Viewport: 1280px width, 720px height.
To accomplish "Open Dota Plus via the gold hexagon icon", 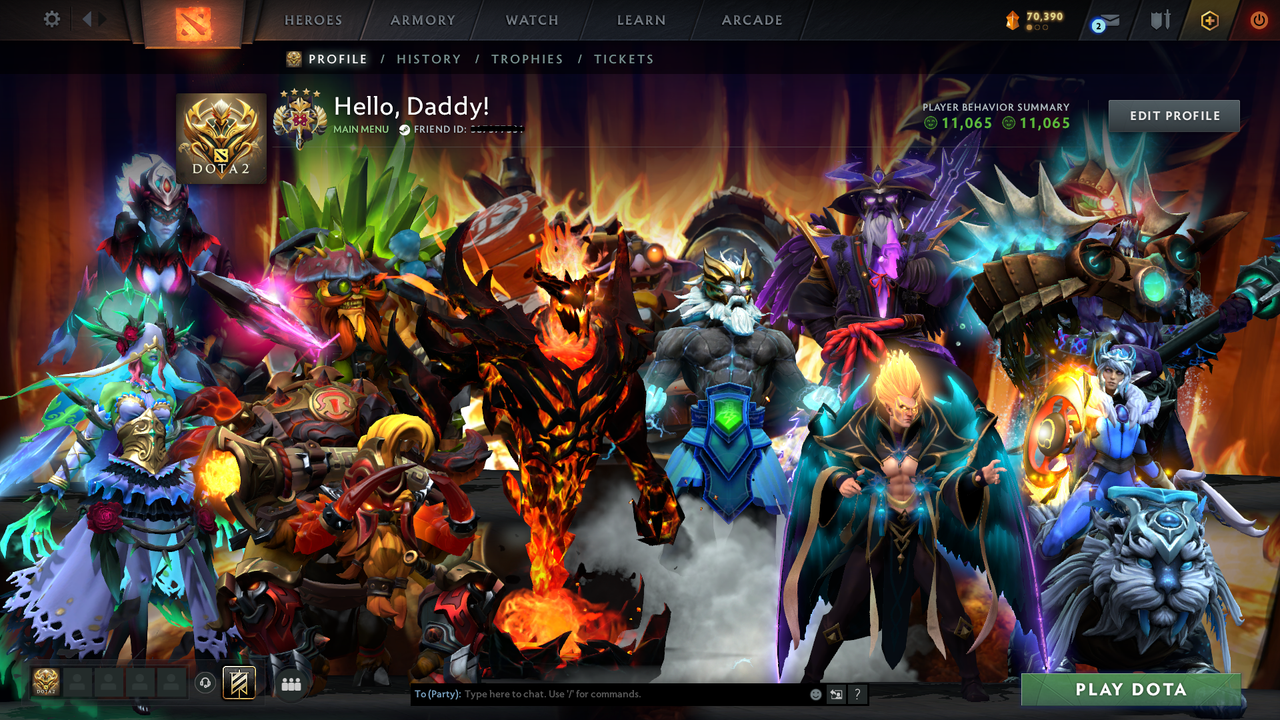I will click(1210, 20).
